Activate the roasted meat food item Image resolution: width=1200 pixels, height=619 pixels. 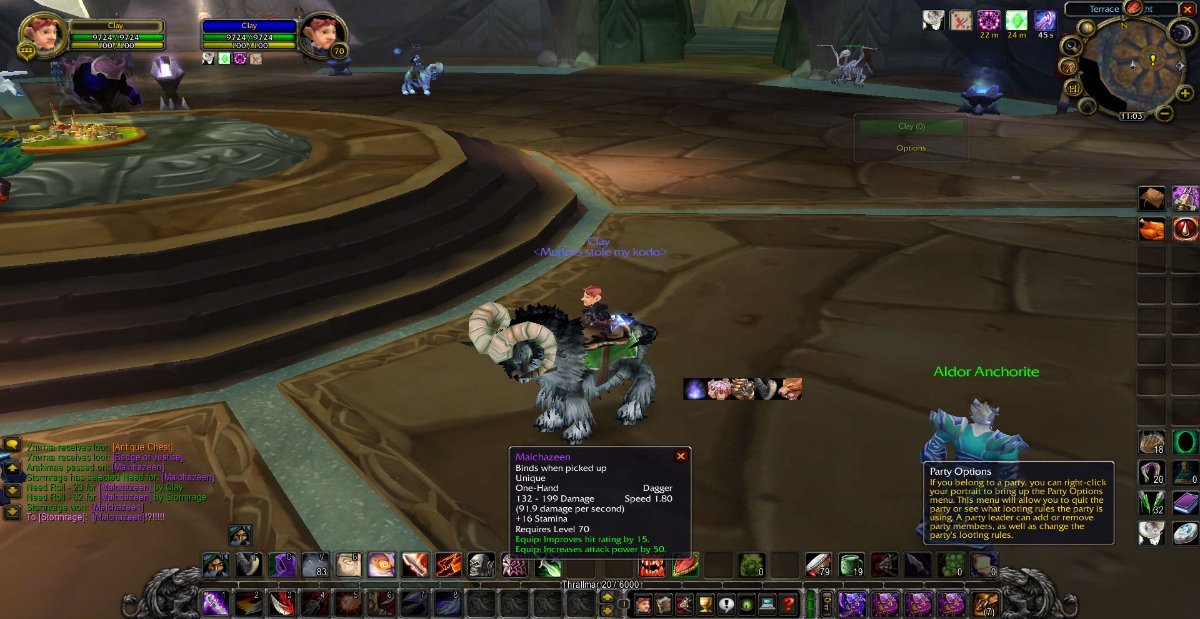click(1152, 229)
